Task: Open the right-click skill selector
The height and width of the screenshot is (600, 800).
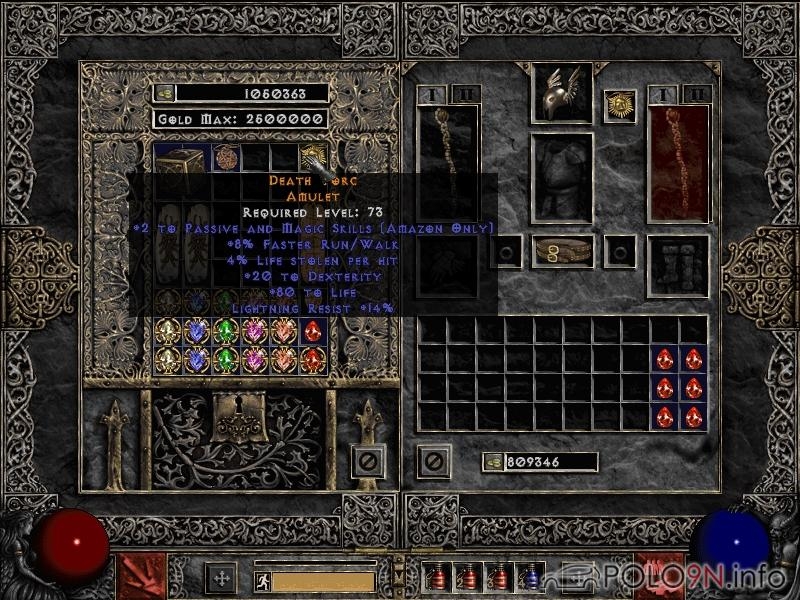Action: tap(660, 575)
